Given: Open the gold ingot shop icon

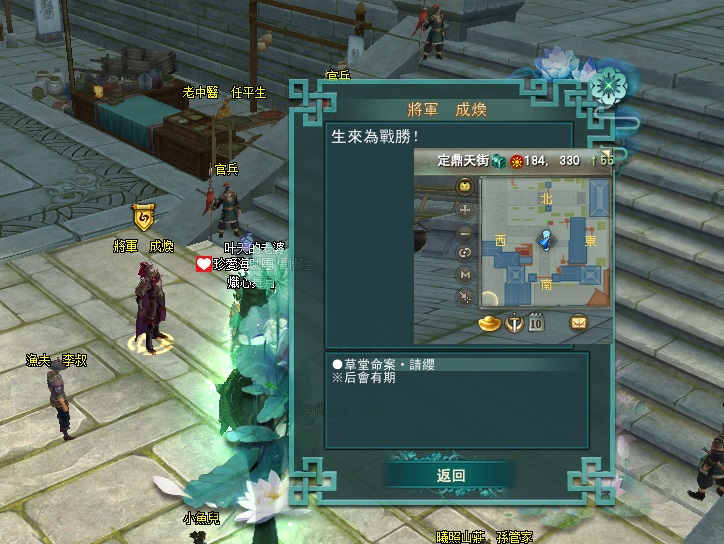Looking at the screenshot, I should [491, 322].
